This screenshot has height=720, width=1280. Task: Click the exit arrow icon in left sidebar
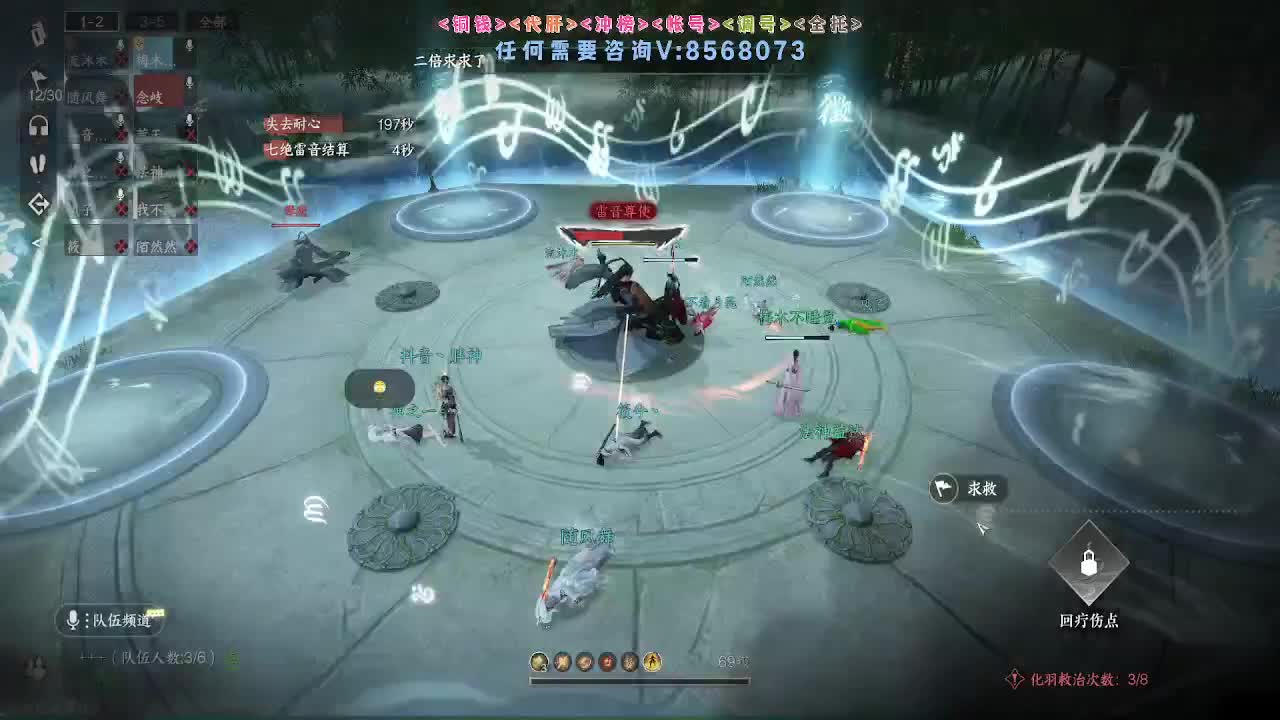(x=36, y=200)
